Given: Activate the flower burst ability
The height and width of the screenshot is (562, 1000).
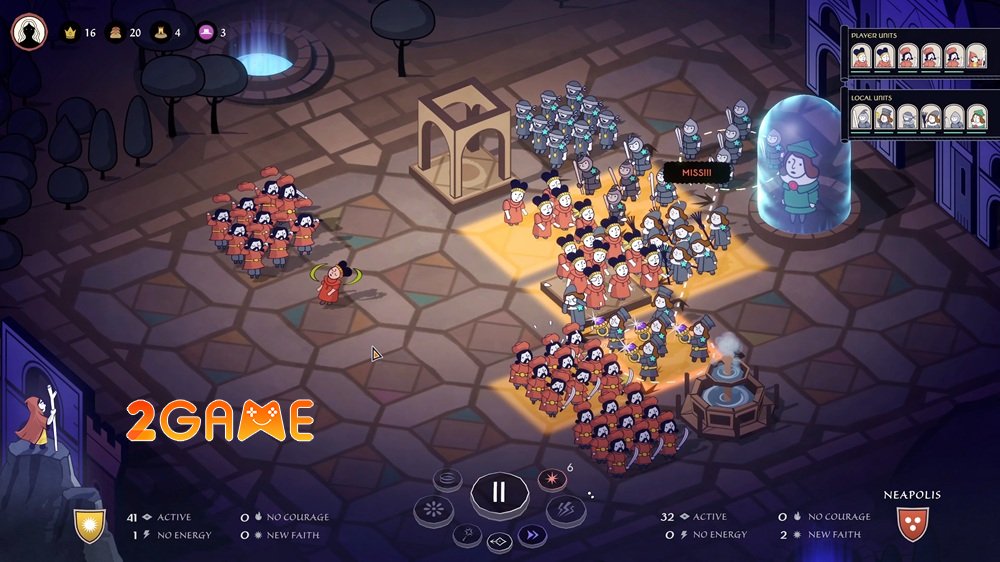Looking at the screenshot, I should pyautogui.click(x=433, y=511).
